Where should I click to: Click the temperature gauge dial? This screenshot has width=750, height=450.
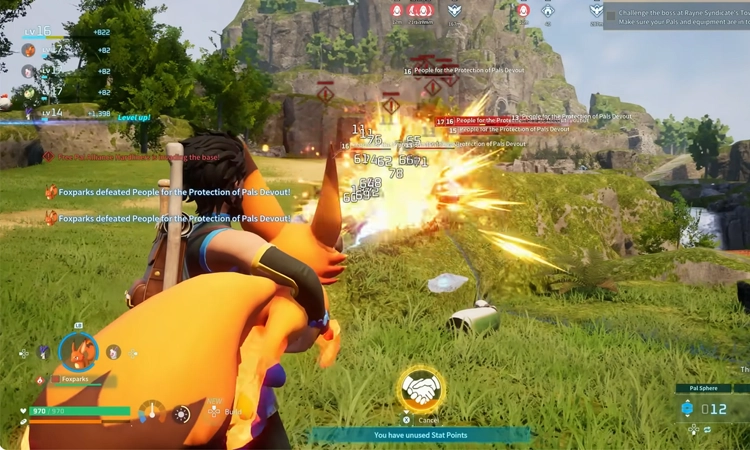coord(152,411)
